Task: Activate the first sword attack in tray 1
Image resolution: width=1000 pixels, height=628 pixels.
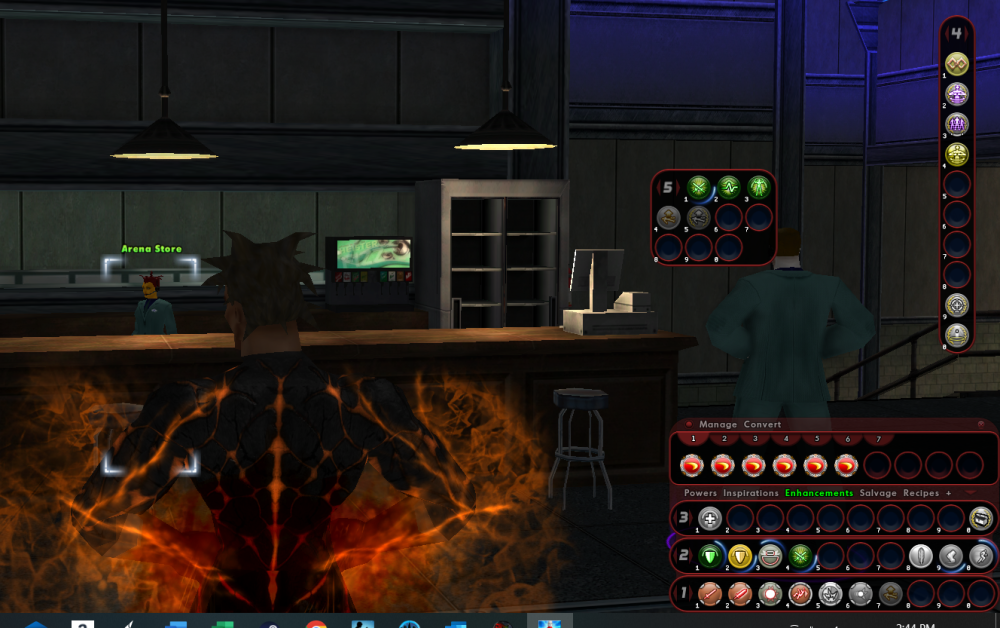Action: [710, 594]
